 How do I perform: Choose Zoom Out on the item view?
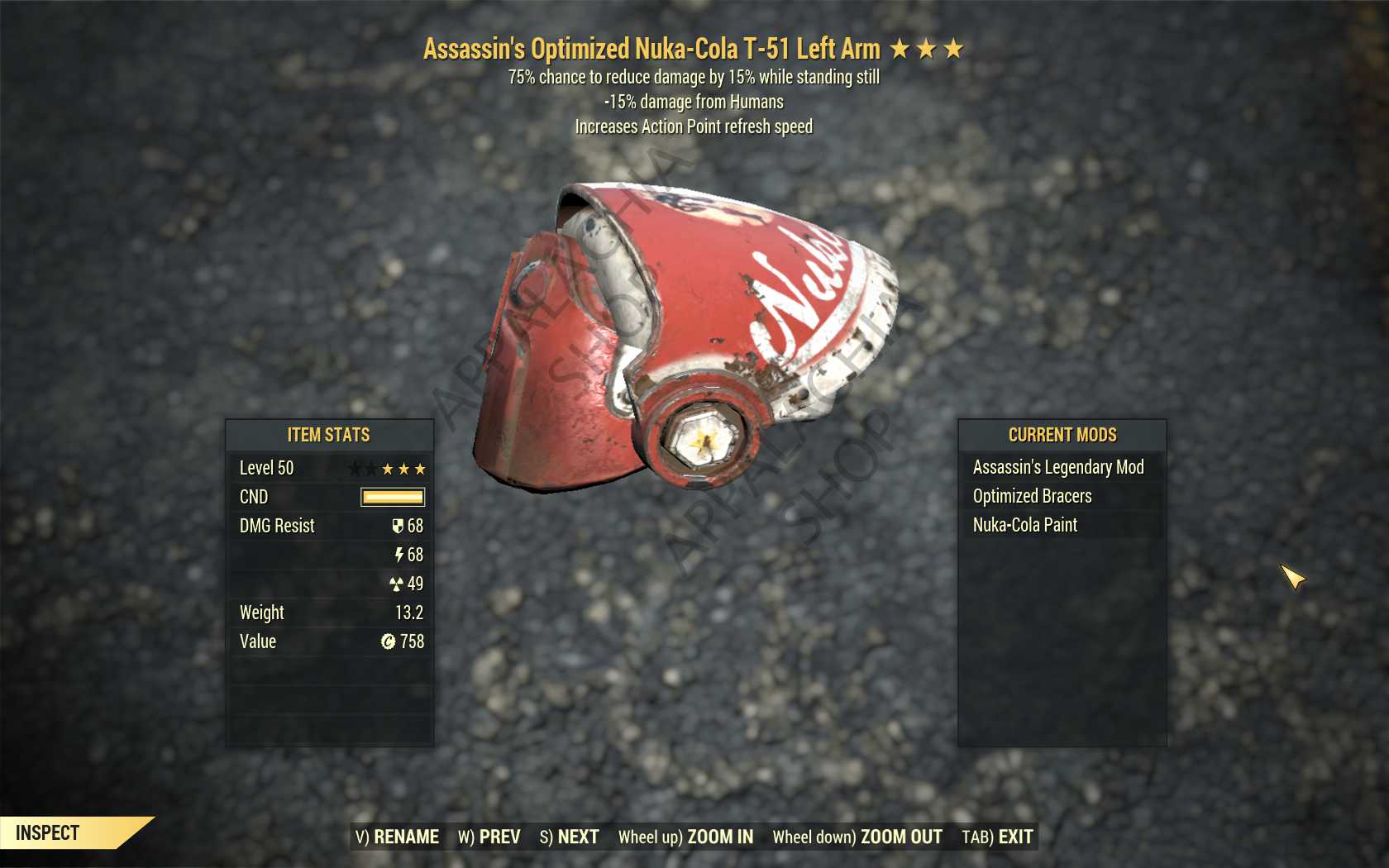[857, 837]
